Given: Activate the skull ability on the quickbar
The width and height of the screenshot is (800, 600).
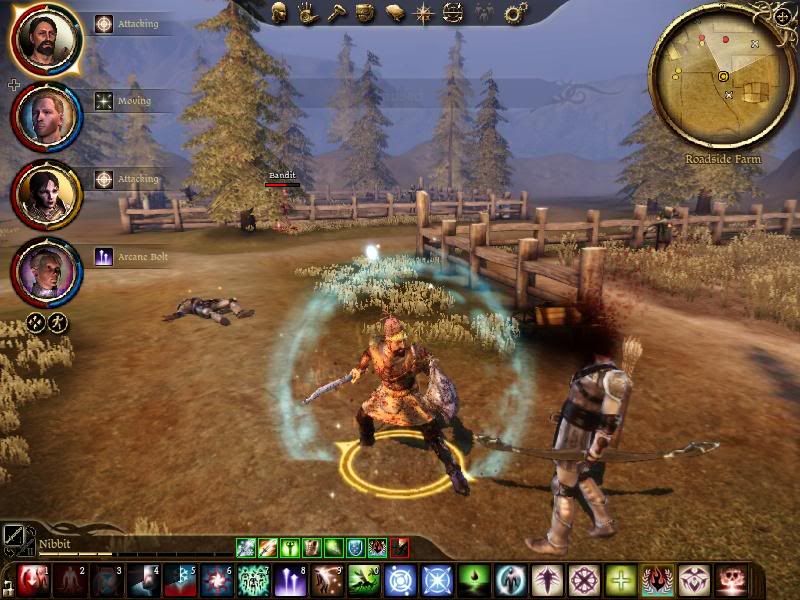Looking at the screenshot, I should 733,581.
